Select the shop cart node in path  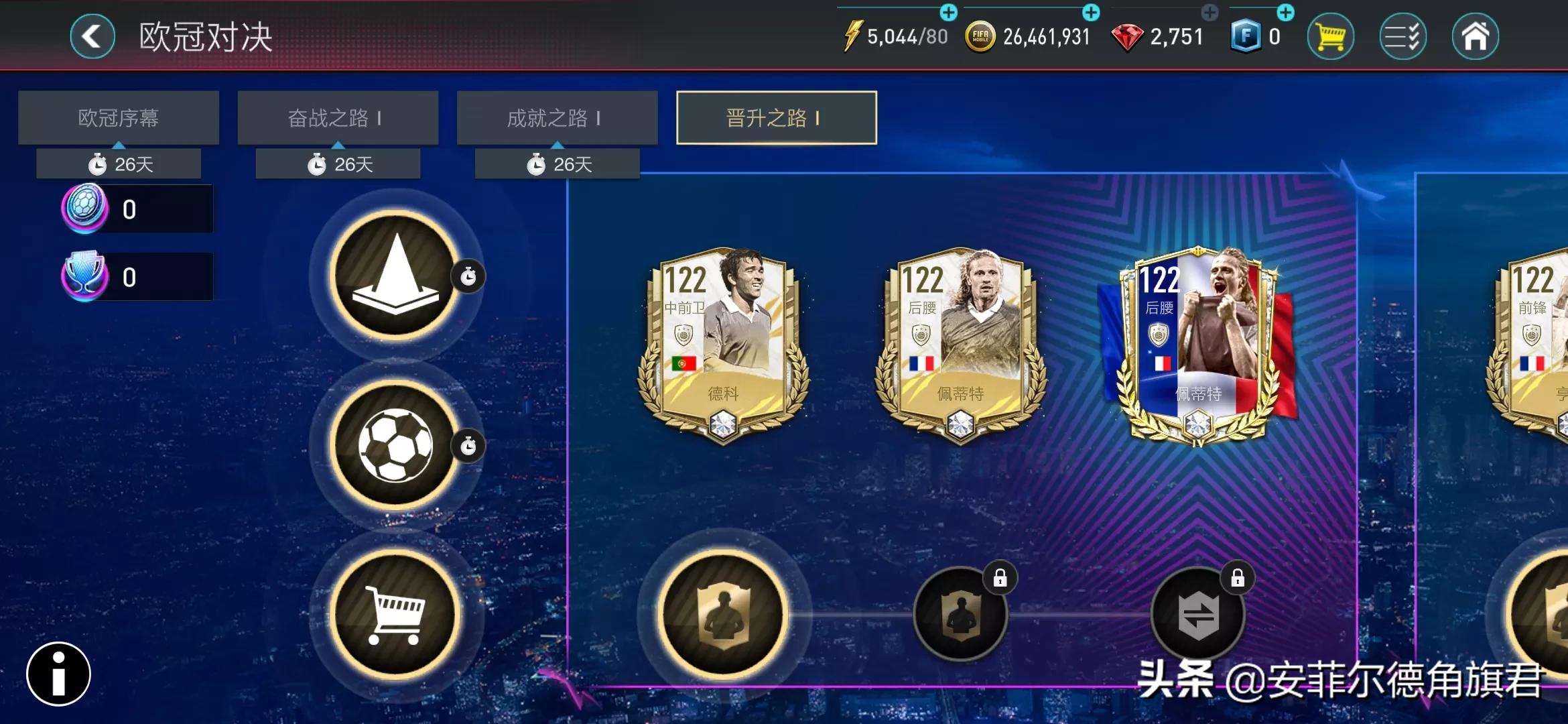tap(395, 613)
